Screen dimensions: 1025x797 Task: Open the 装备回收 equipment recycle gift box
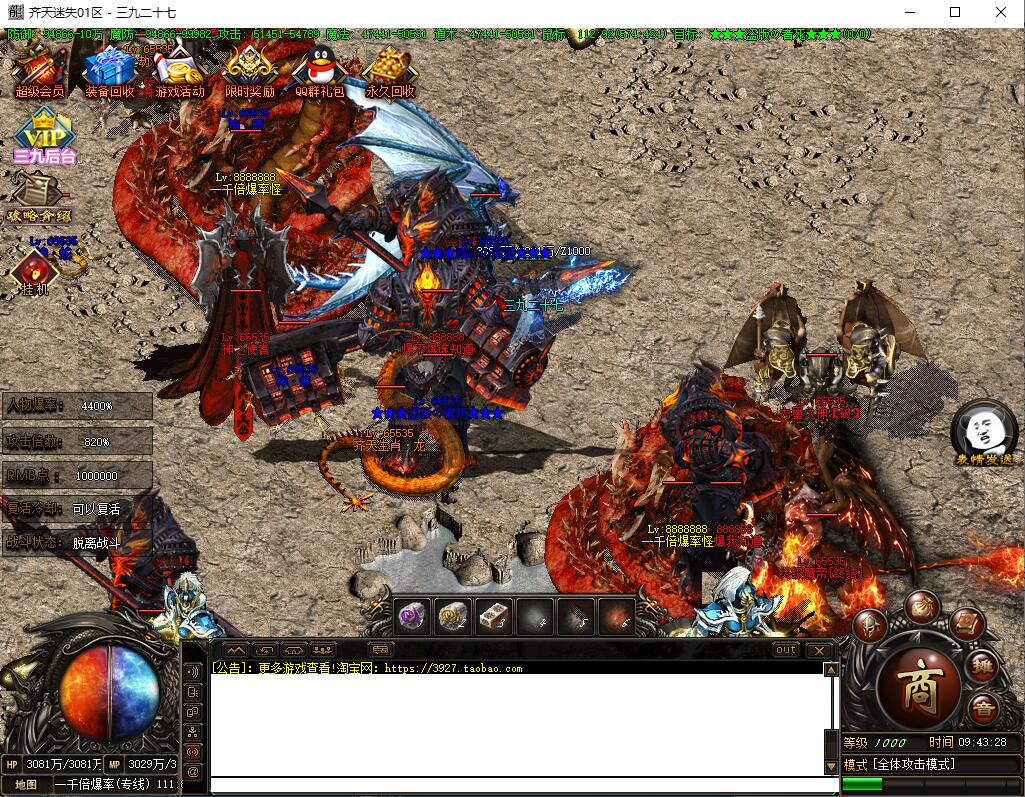[x=109, y=72]
